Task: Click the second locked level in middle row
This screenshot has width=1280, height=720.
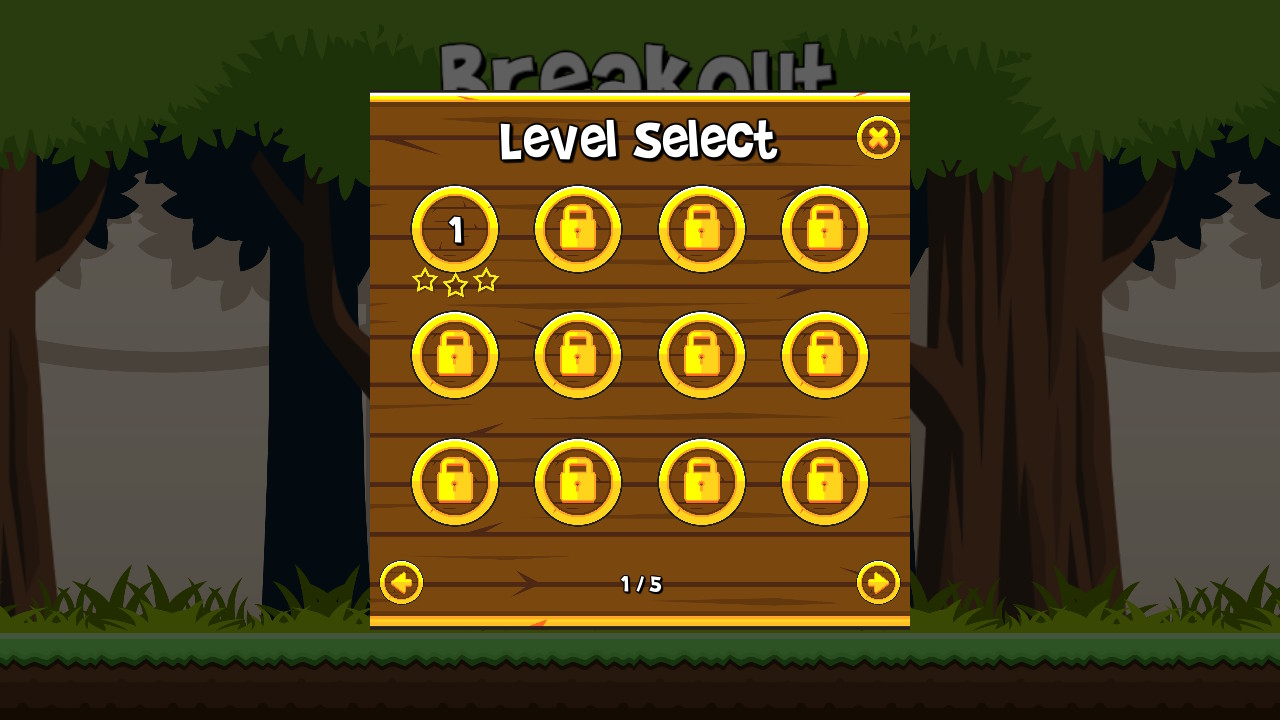Action: tap(578, 355)
